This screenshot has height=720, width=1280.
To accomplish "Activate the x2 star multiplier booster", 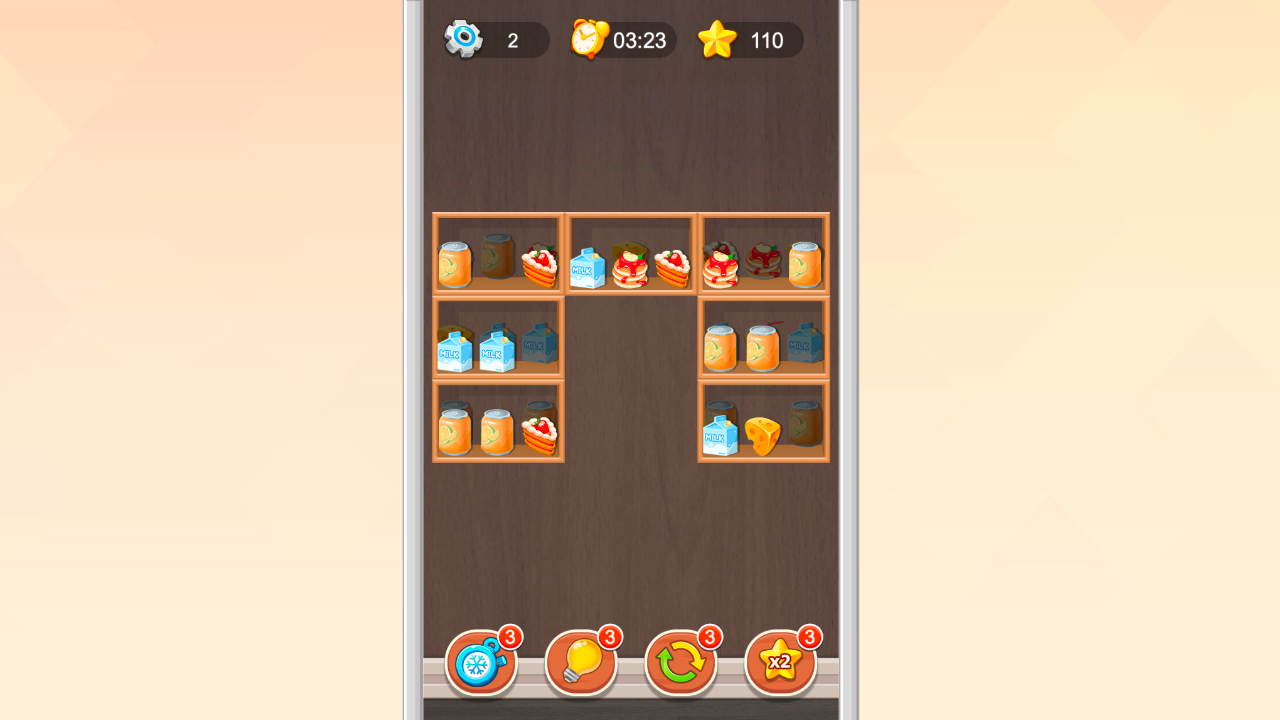I will click(781, 660).
